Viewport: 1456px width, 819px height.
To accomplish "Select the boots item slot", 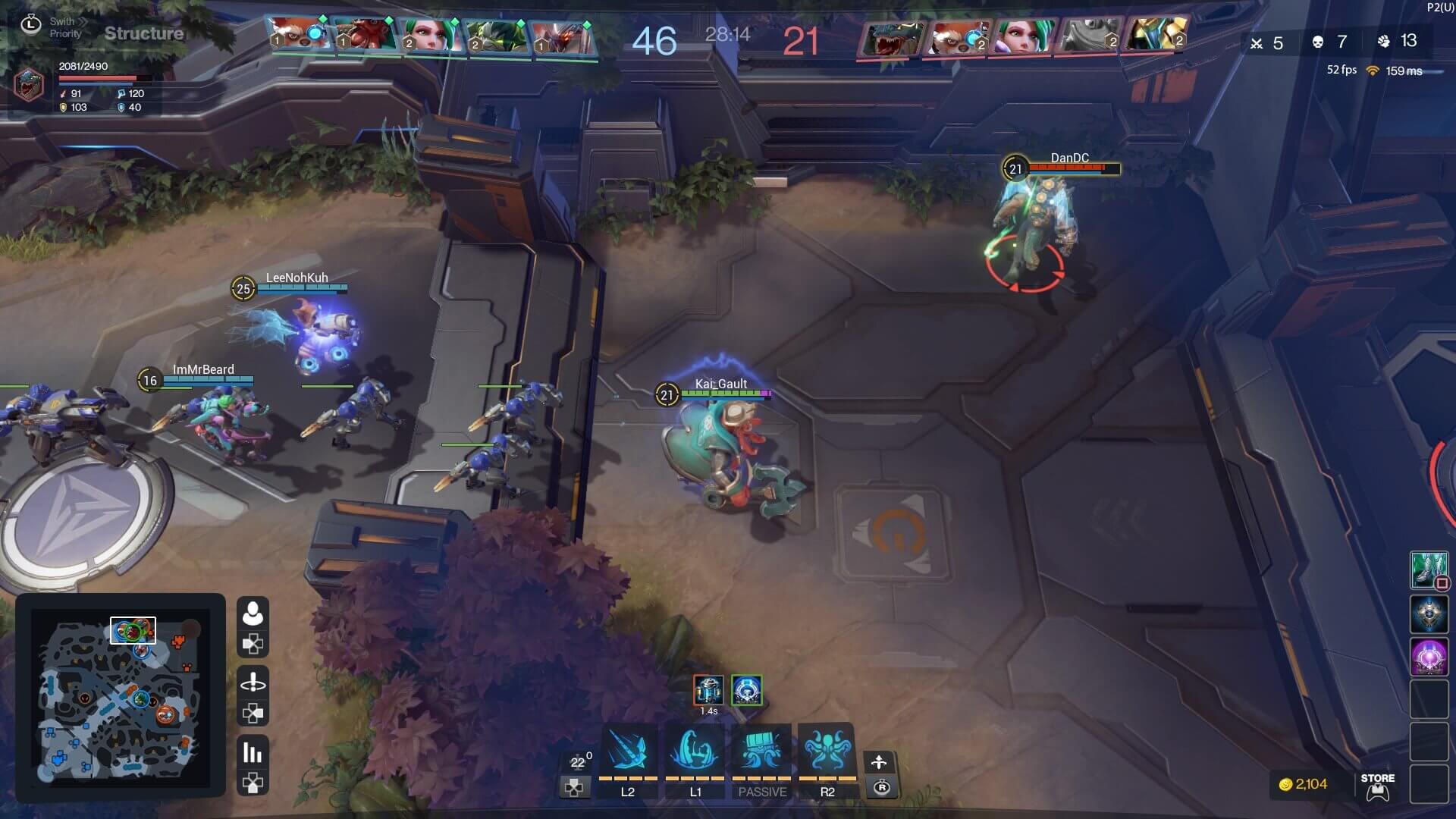I will coord(1428,570).
